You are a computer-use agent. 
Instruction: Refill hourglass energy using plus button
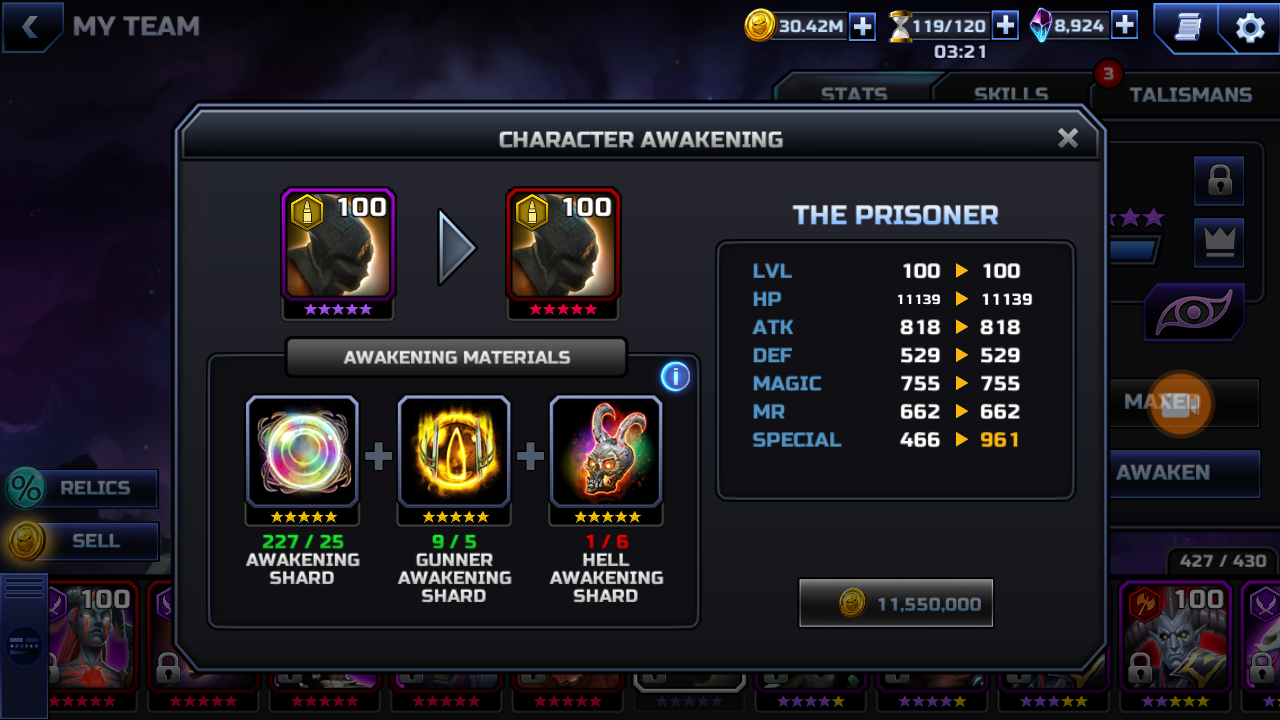click(1005, 26)
